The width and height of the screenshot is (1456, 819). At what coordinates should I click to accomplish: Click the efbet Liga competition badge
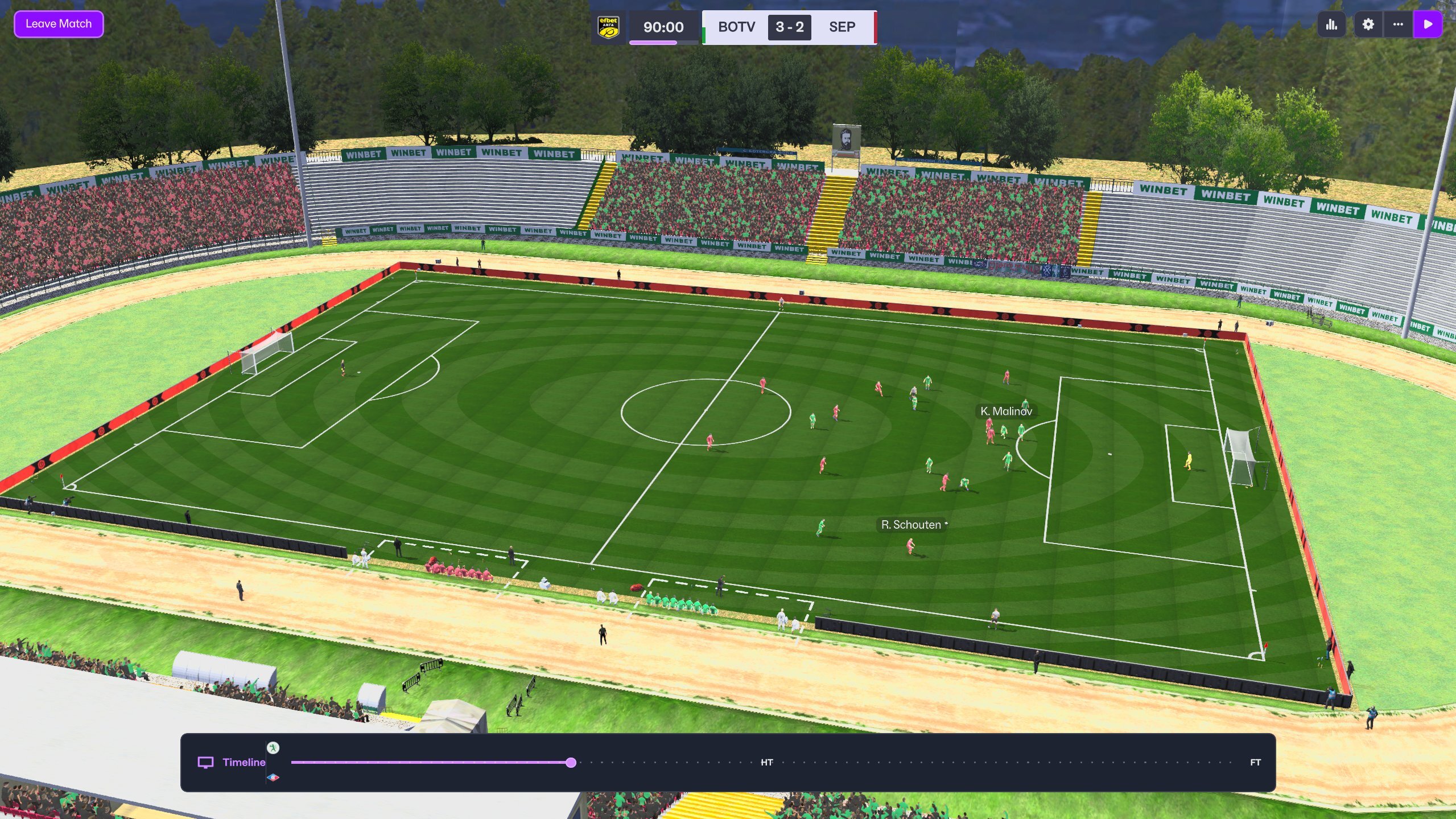coord(608,27)
